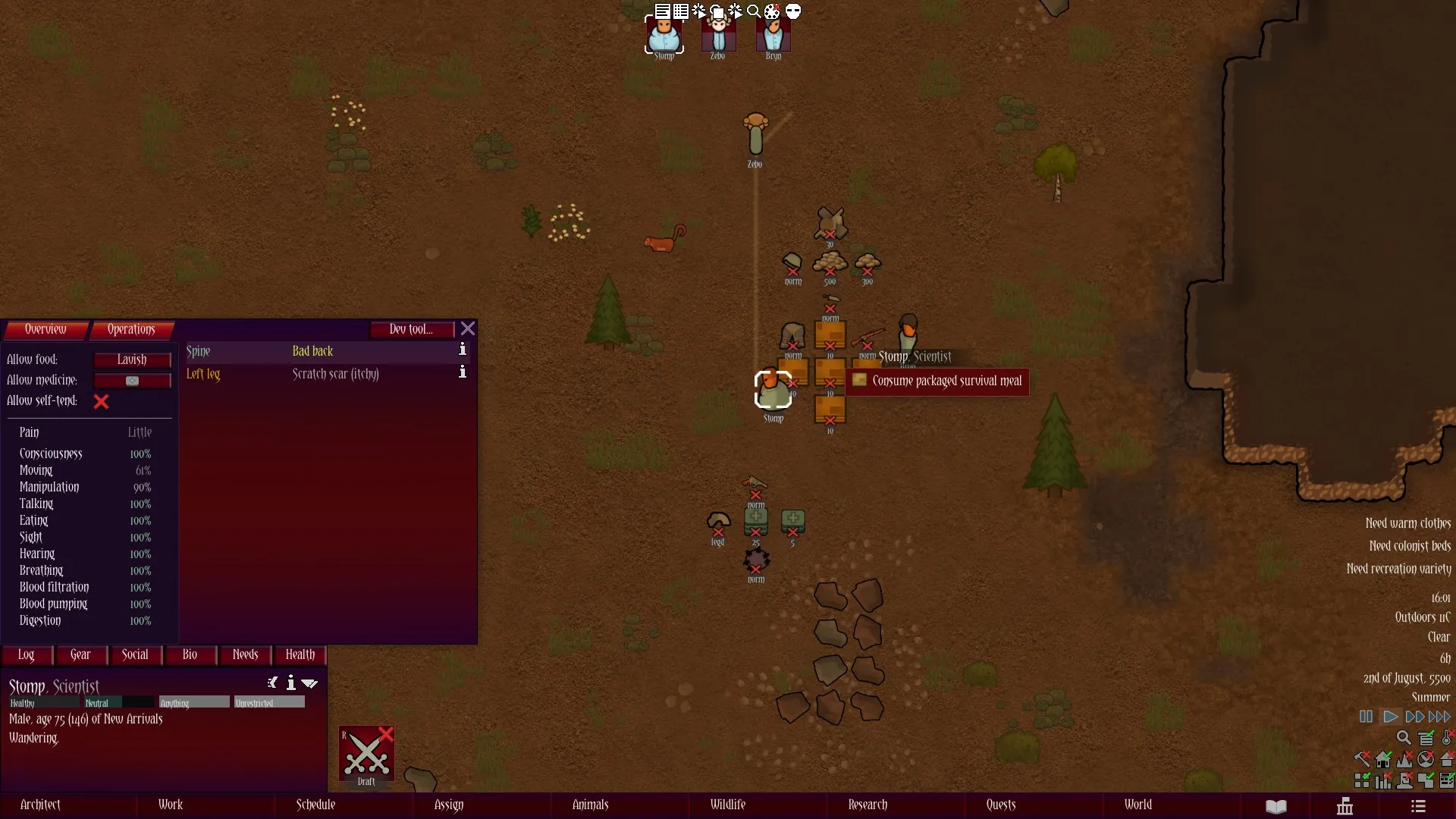The height and width of the screenshot is (819, 1456).
Task: Toggle the Allow self-tend option
Action: [101, 401]
